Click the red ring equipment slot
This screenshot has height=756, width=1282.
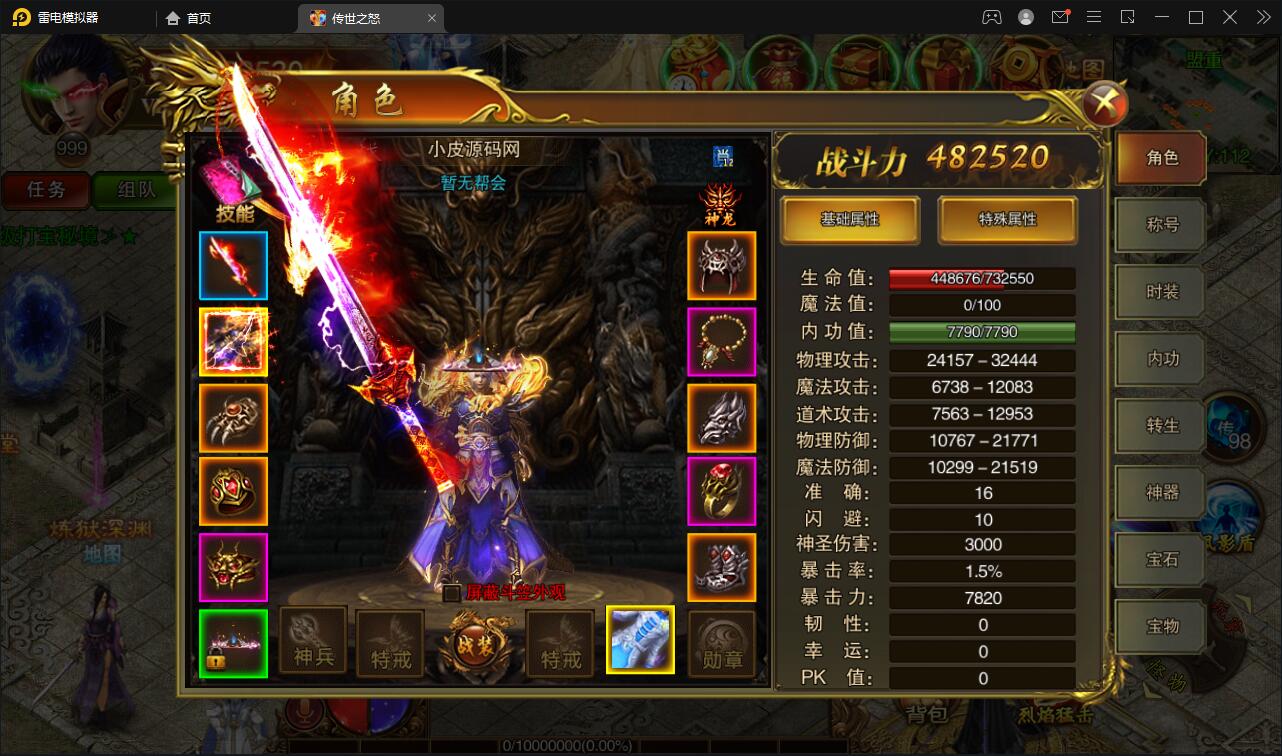click(722, 490)
